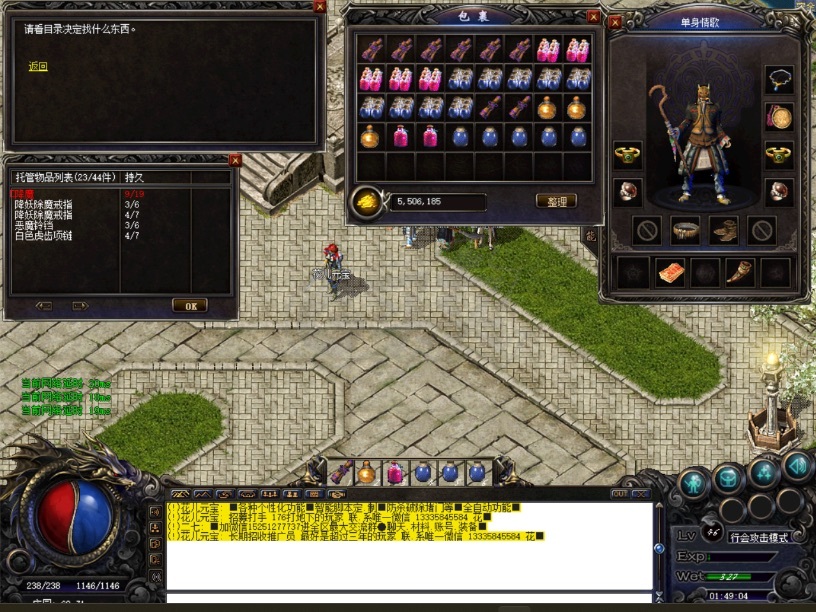Close the character equipment panel
This screenshot has height=612, width=816.
coord(614,20)
